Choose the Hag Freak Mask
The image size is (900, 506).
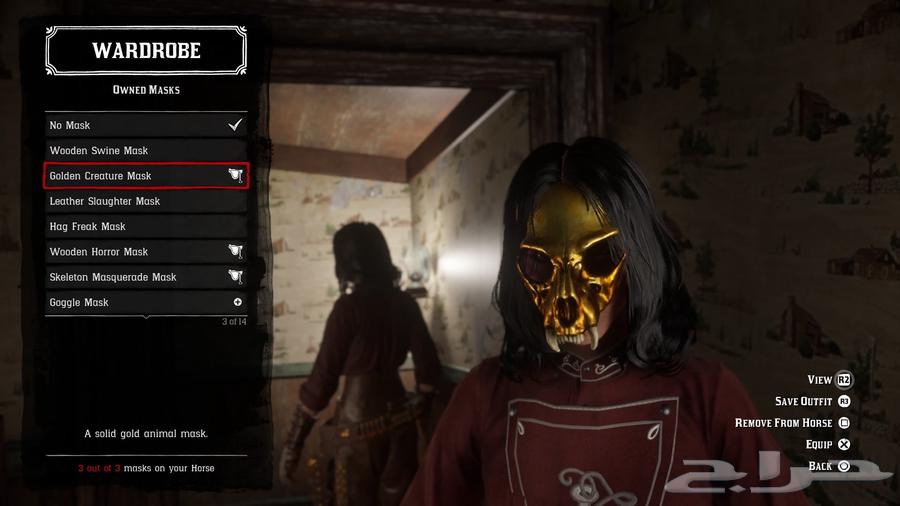tap(146, 227)
